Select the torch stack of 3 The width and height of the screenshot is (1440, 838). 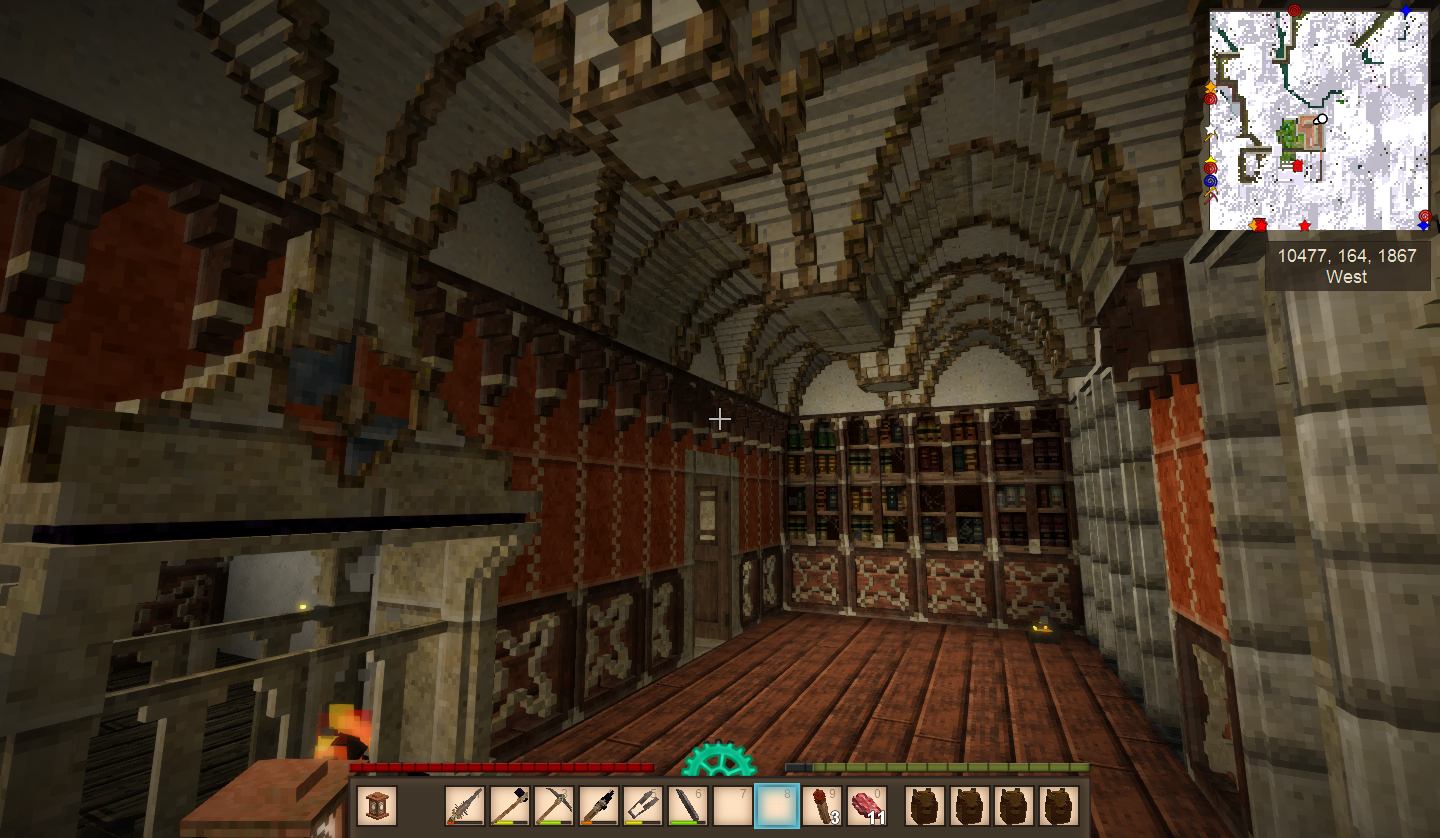point(822,806)
